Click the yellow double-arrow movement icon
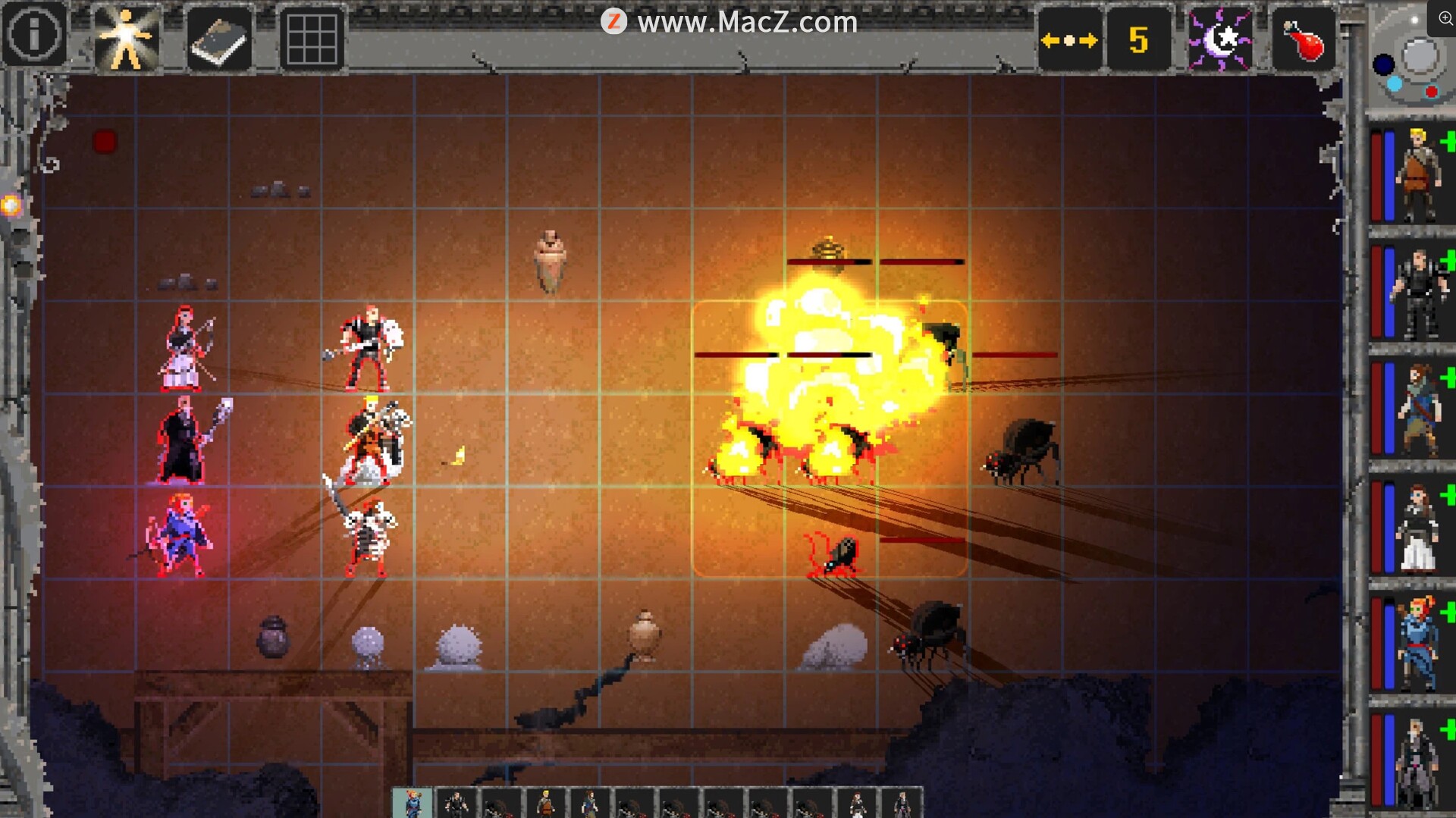1456x818 pixels. (x=1069, y=39)
